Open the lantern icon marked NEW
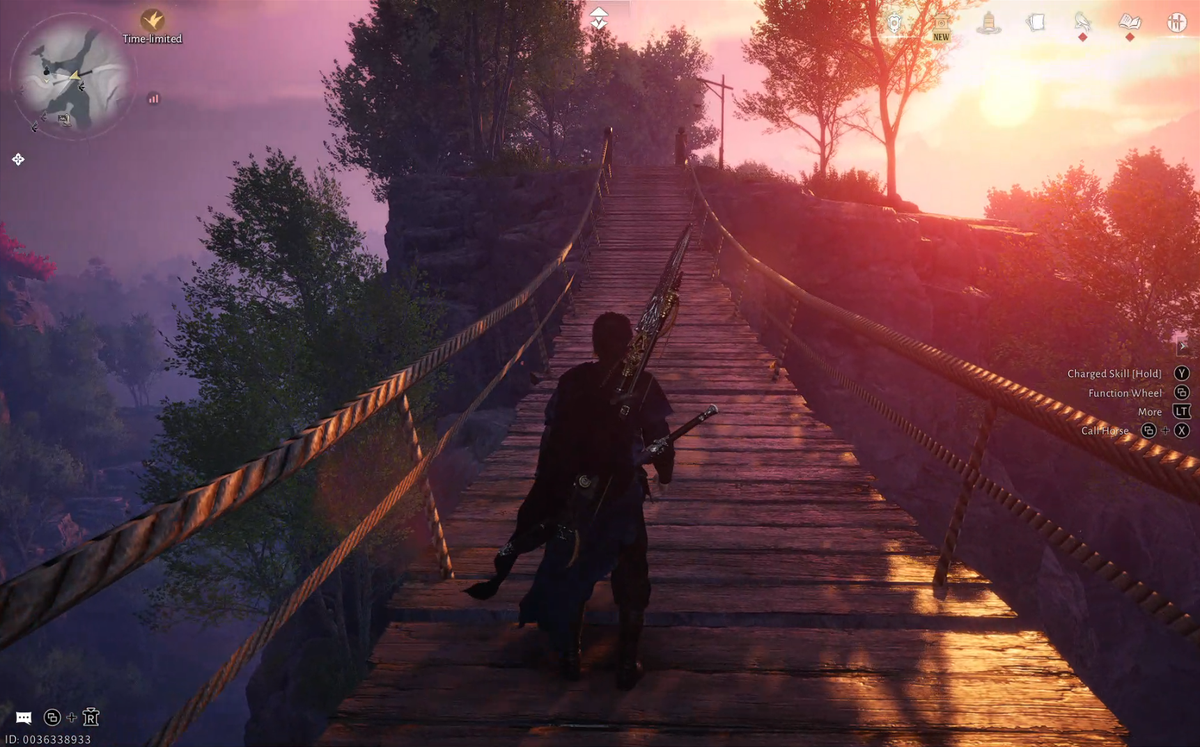 (941, 23)
